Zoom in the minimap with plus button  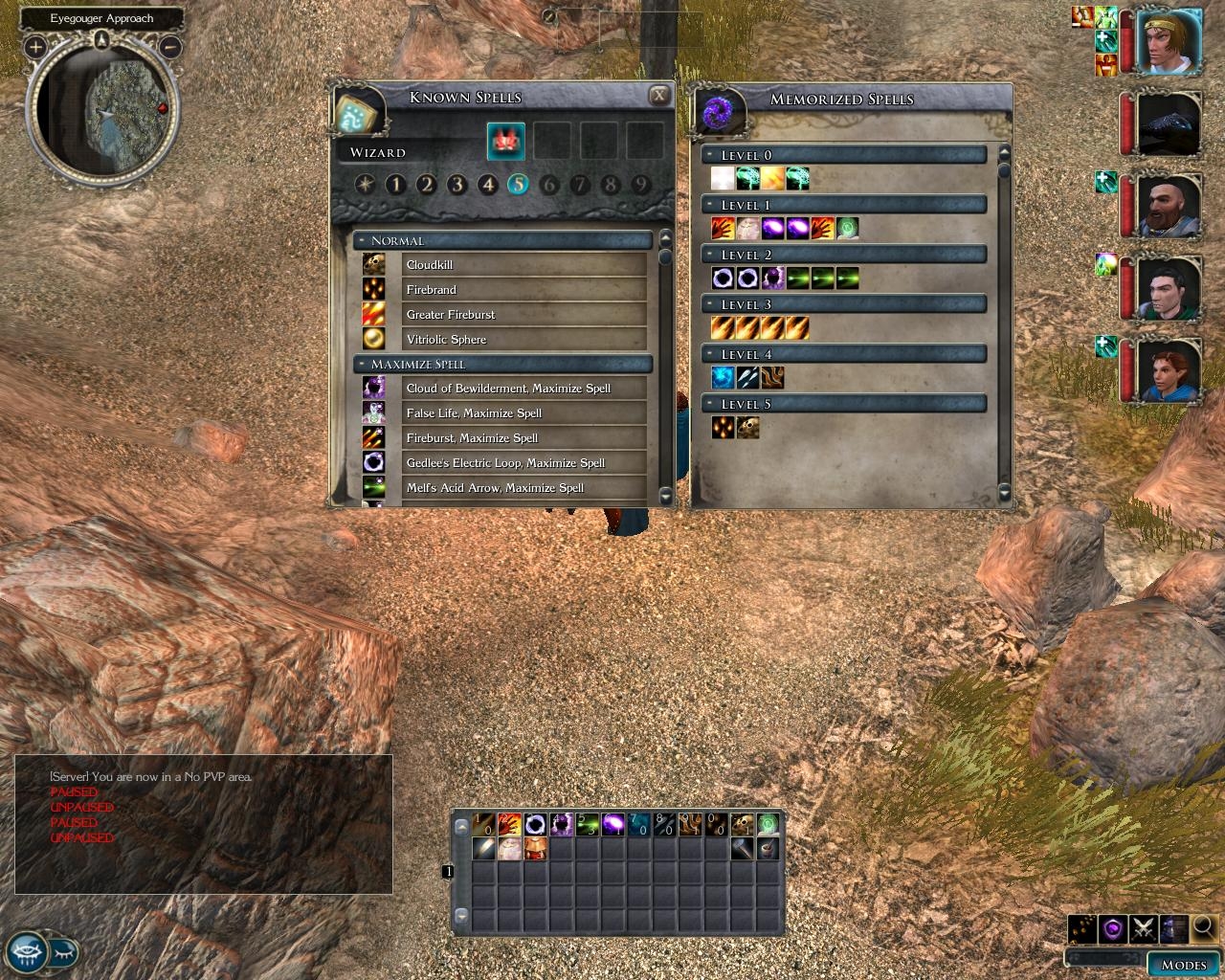coord(35,46)
